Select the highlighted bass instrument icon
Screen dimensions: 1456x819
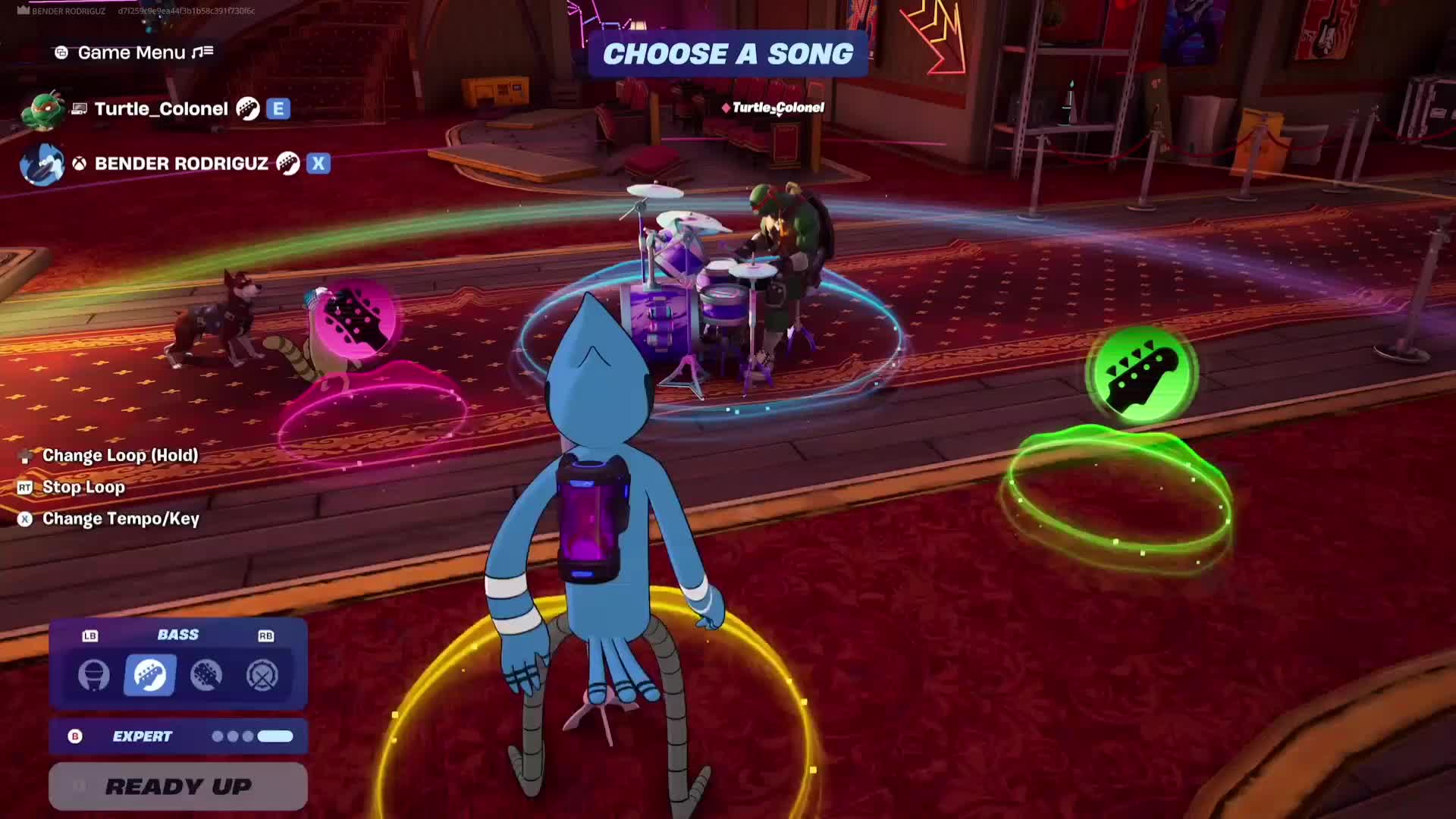(149, 675)
